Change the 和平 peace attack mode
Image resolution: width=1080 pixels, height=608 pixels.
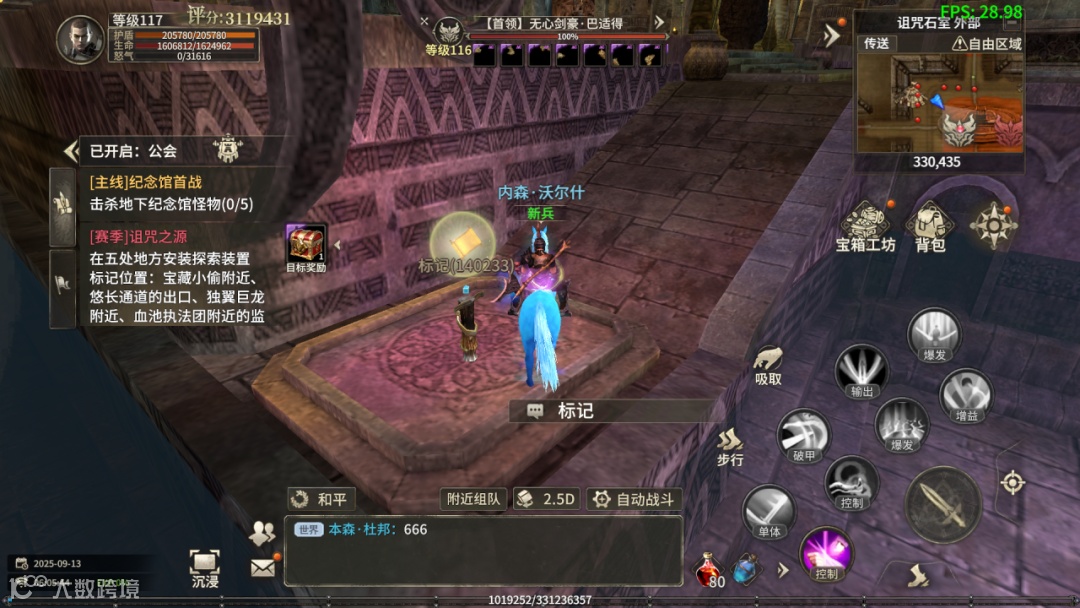322,499
